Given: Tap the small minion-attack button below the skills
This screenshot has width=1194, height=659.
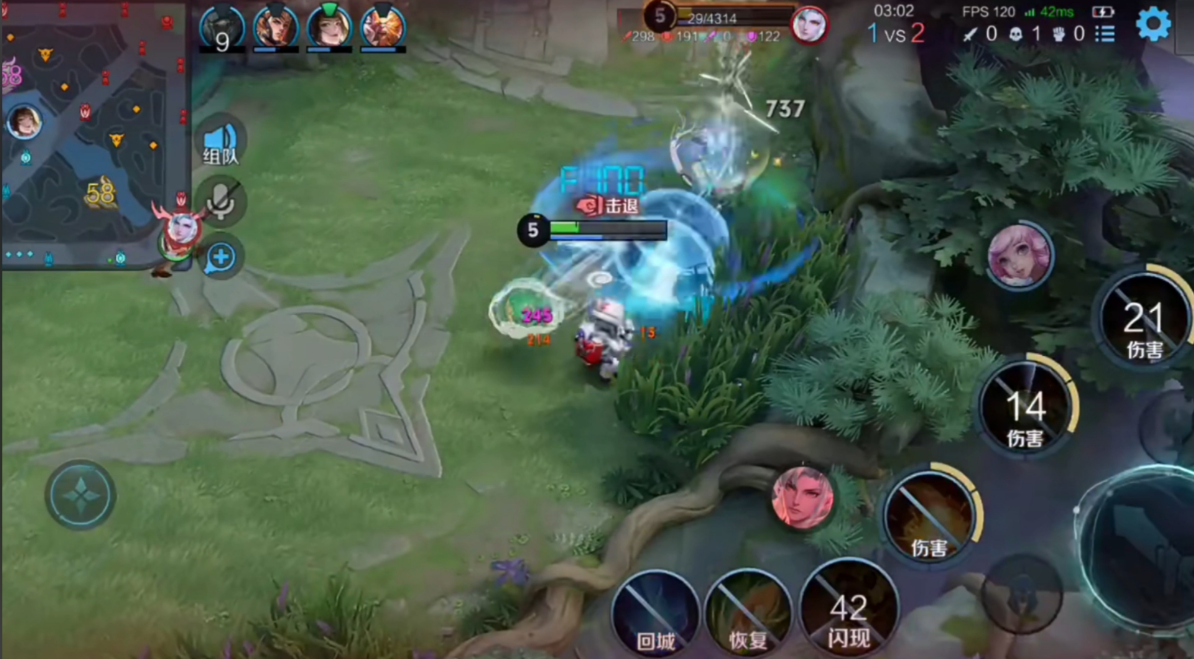Looking at the screenshot, I should point(1021,592).
